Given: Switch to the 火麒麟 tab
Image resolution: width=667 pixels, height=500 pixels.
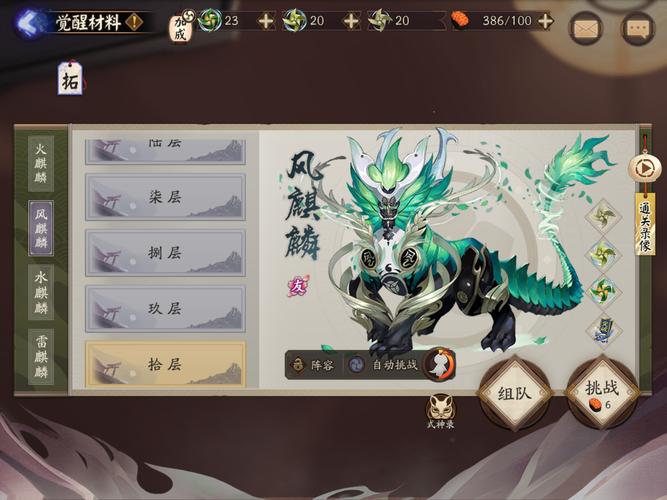Looking at the screenshot, I should click(x=41, y=165).
